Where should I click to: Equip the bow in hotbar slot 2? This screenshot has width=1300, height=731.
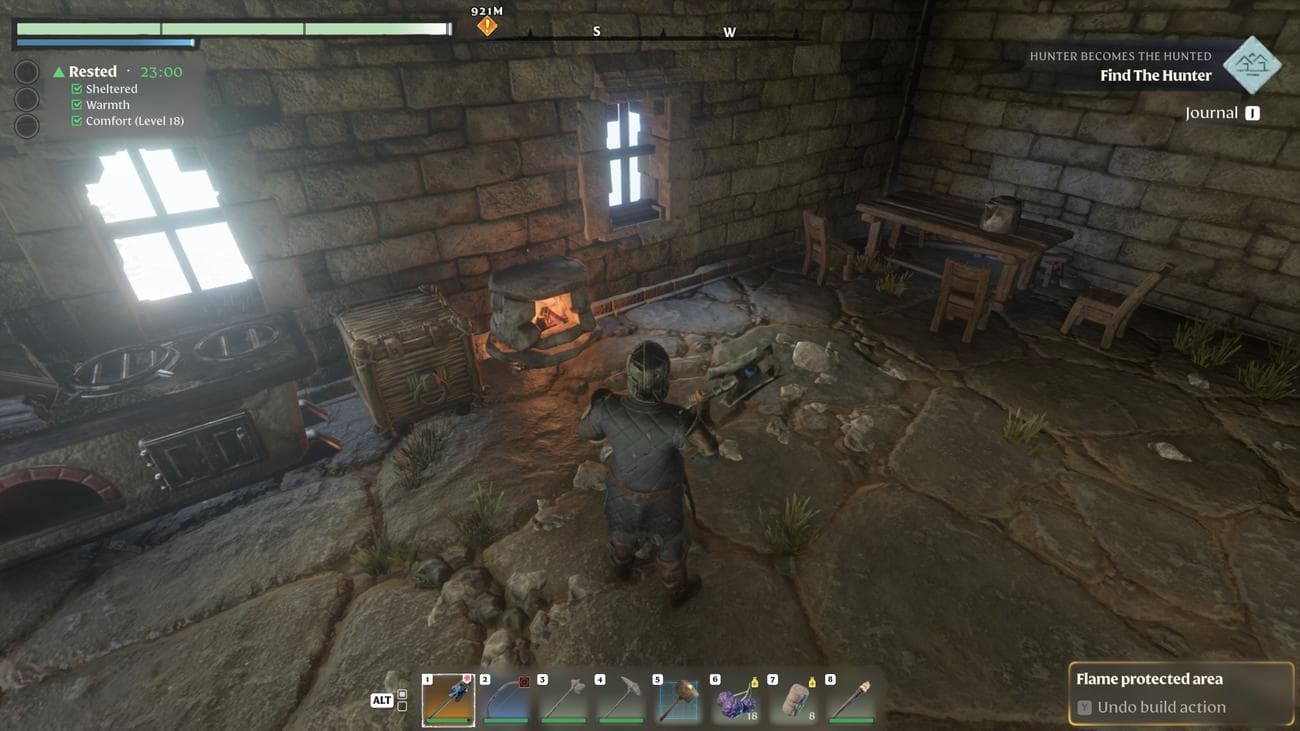[x=505, y=699]
